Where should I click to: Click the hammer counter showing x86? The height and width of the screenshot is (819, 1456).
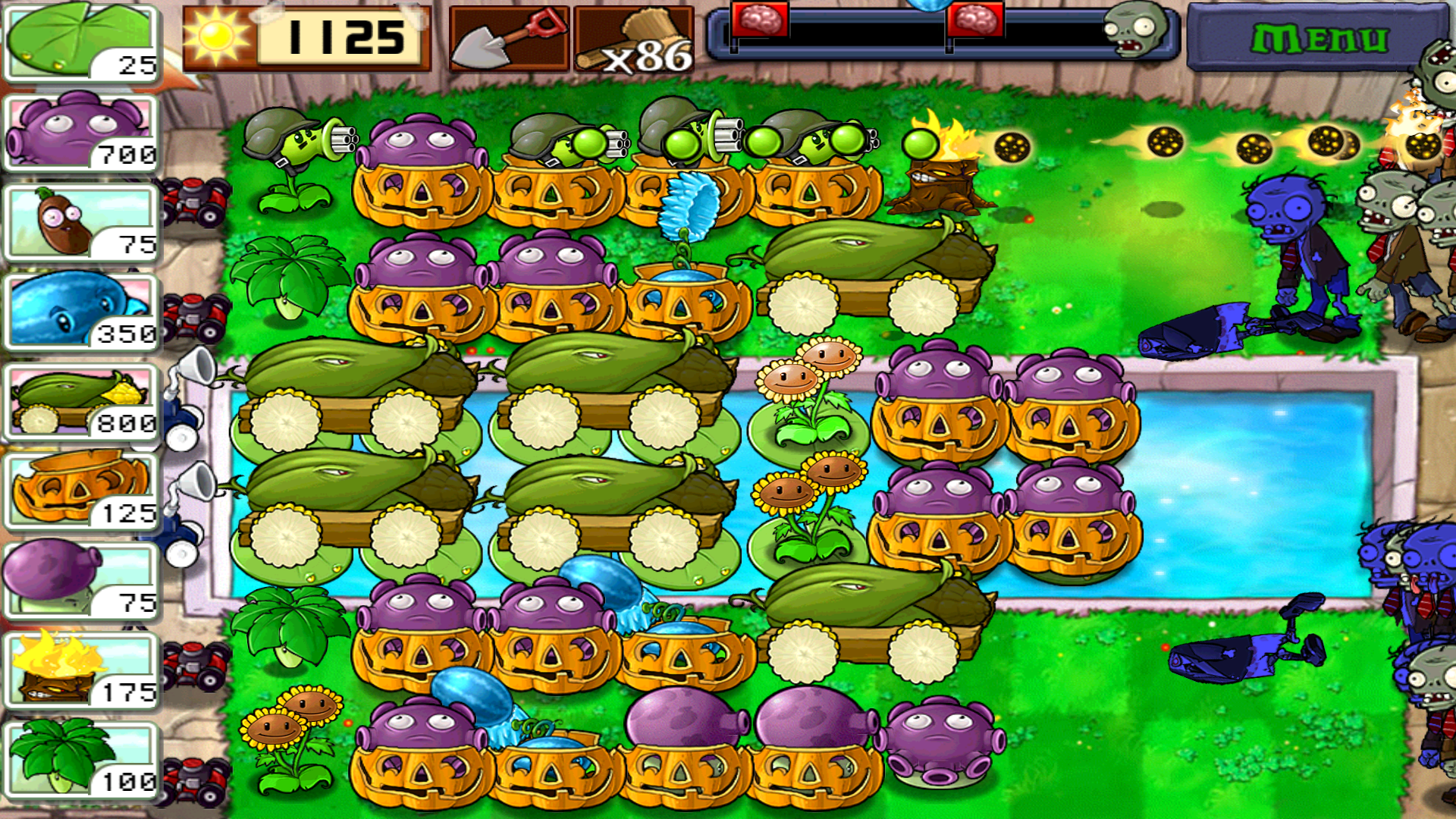641,38
